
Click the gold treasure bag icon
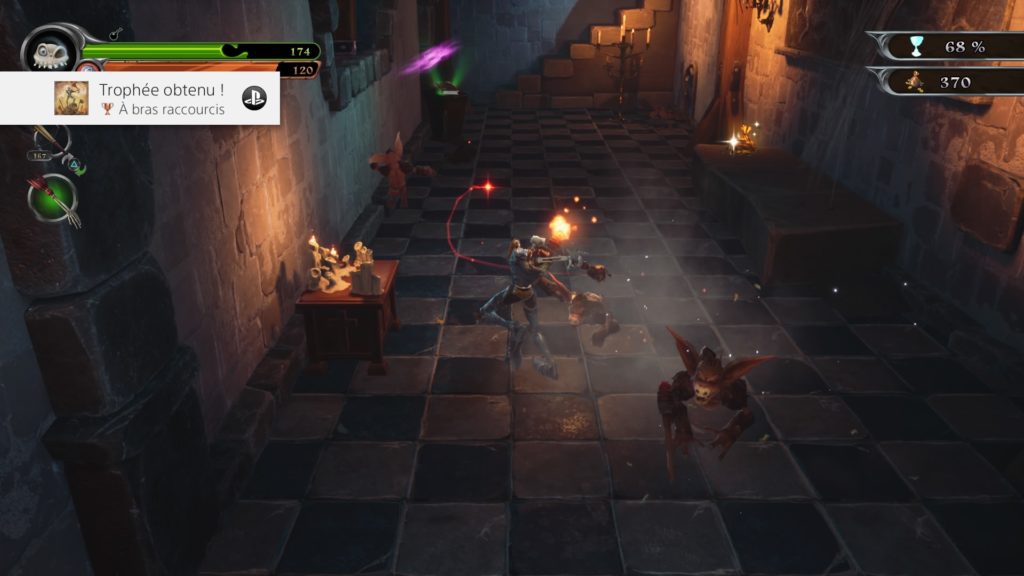tap(912, 81)
